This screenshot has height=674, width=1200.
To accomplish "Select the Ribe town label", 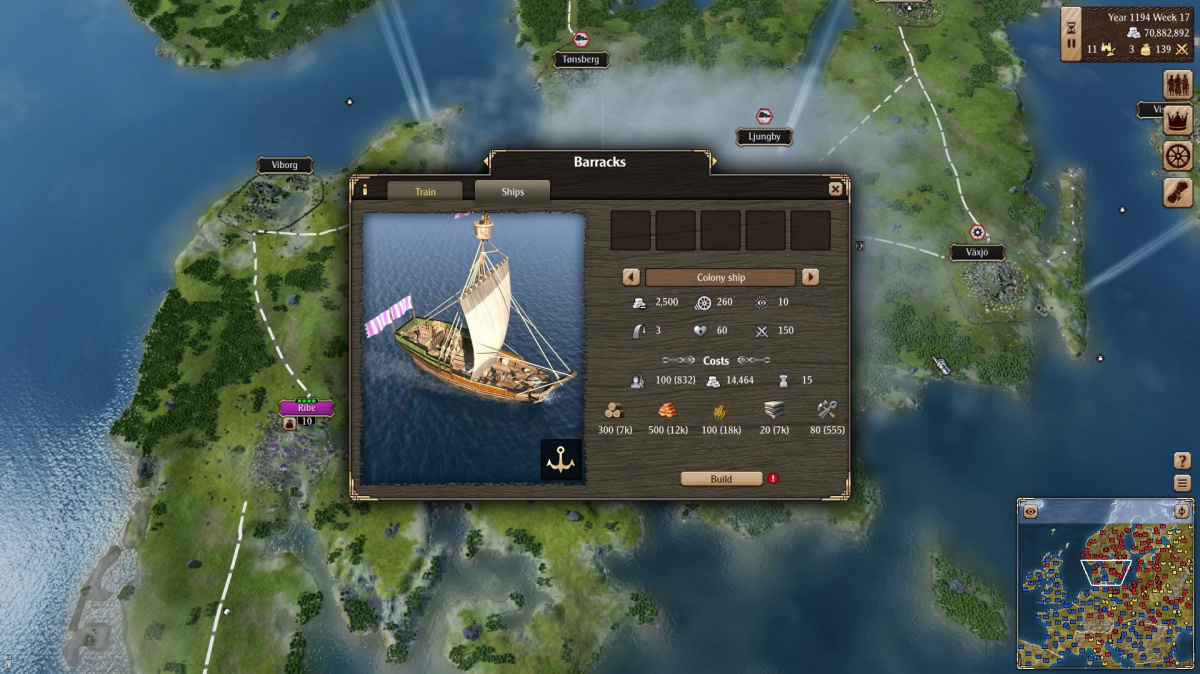I will tap(306, 408).
